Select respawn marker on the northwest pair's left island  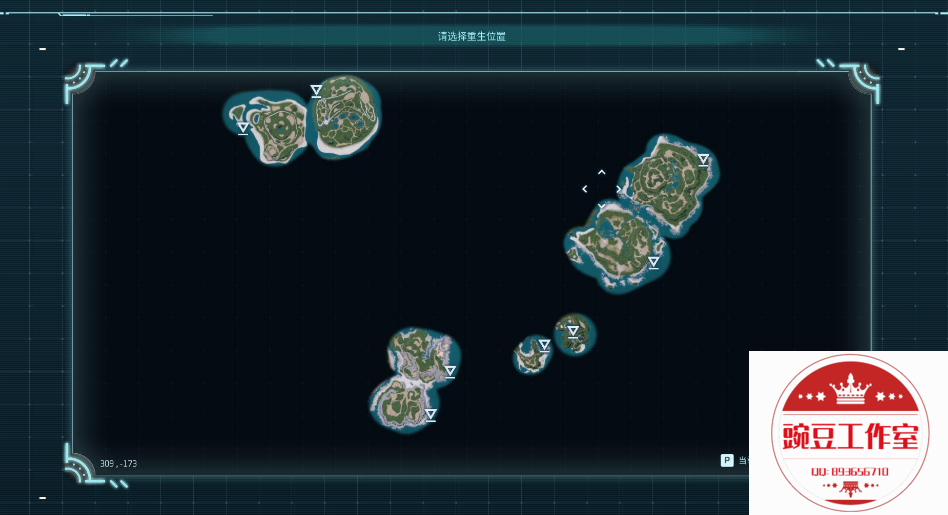[x=243, y=128]
